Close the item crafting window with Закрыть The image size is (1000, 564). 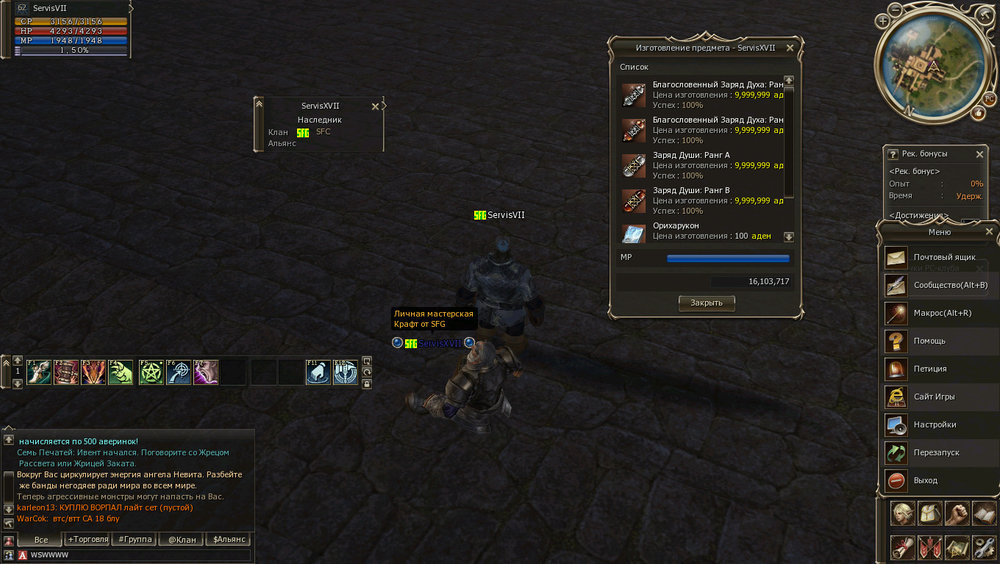(x=706, y=303)
